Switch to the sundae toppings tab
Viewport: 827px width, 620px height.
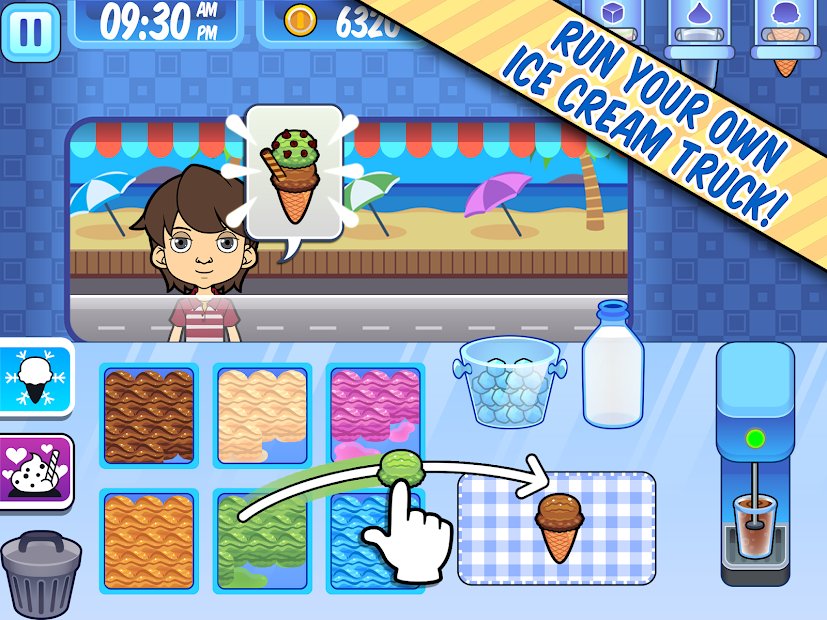pos(36,471)
